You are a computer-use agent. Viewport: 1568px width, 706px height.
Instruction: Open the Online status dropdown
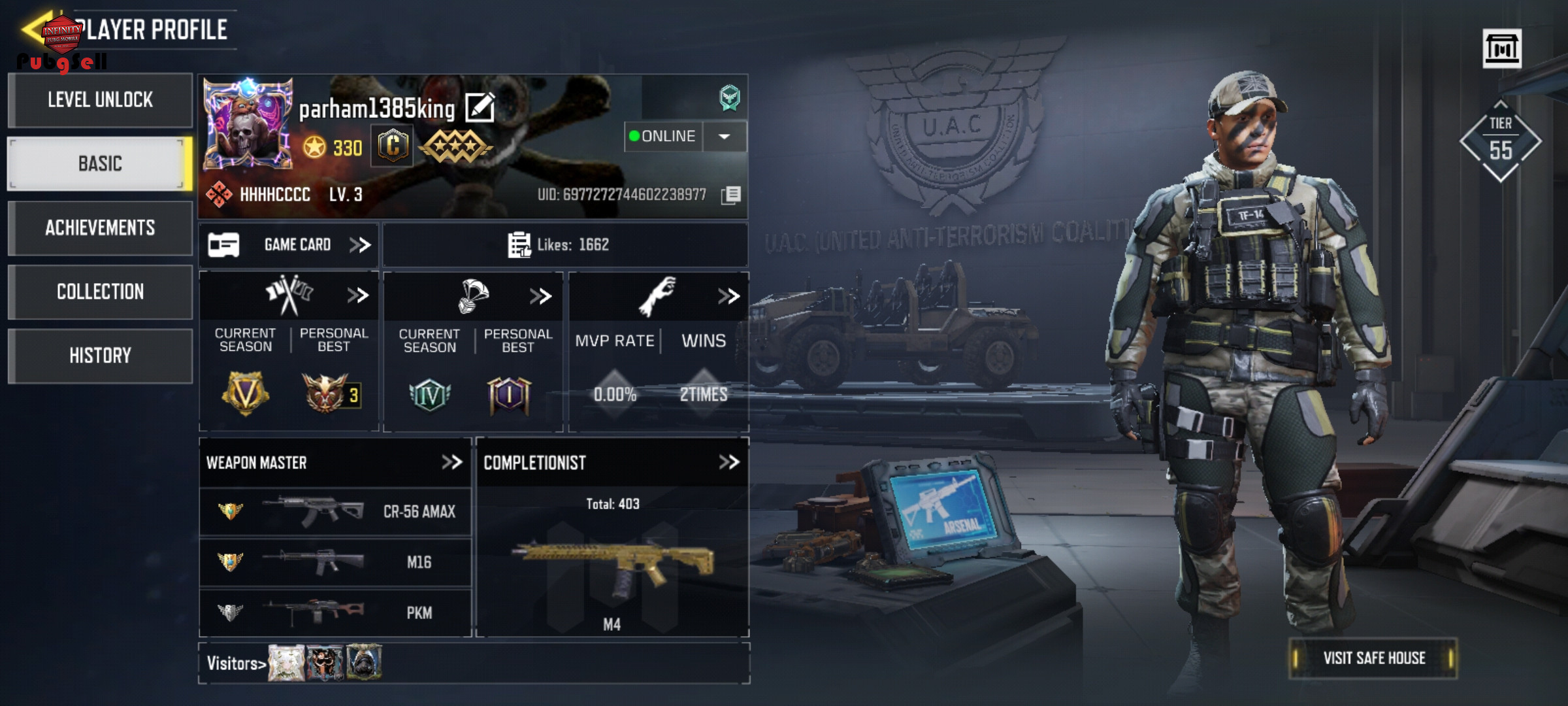coord(724,137)
